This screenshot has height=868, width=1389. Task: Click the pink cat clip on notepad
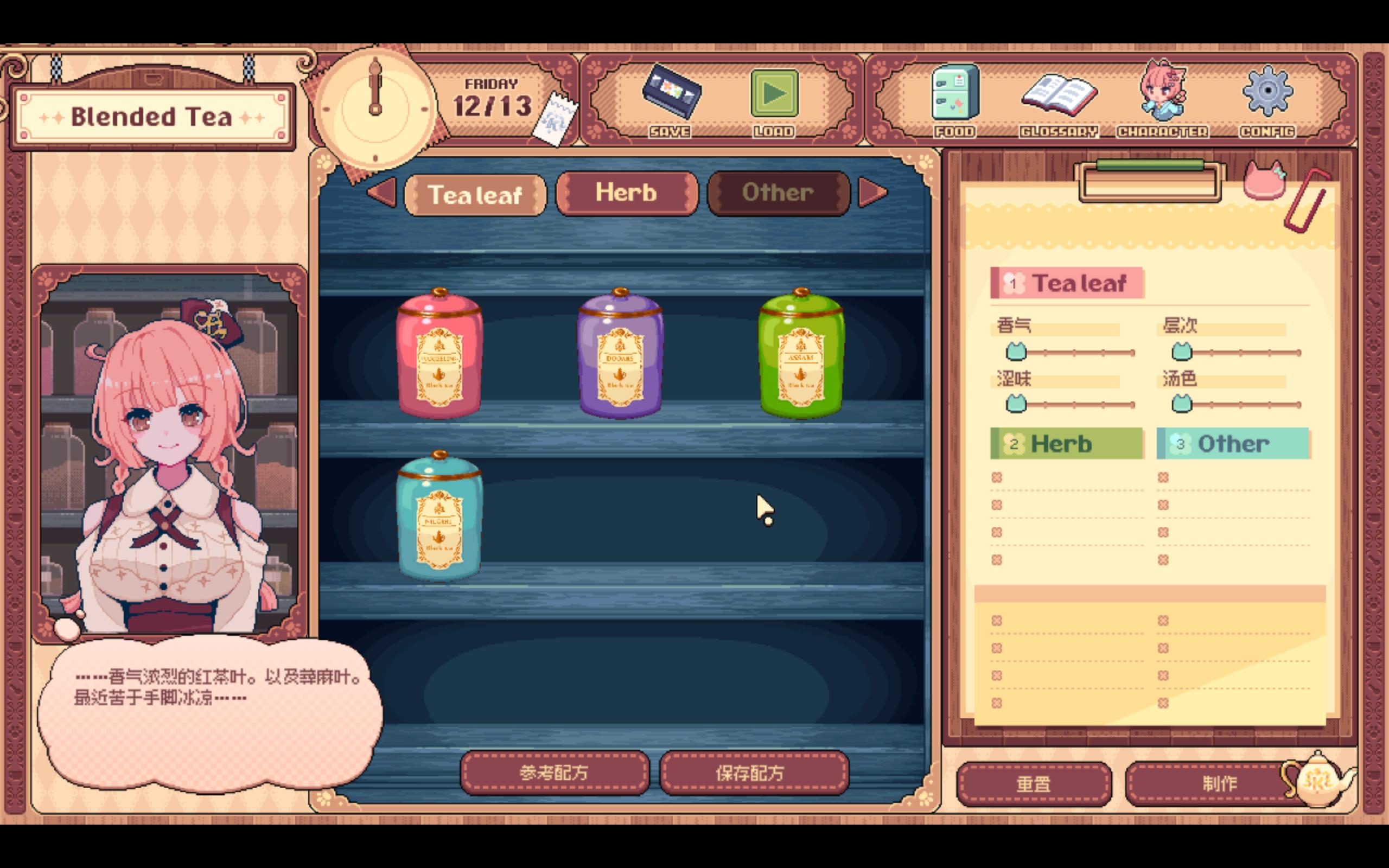[1264, 180]
